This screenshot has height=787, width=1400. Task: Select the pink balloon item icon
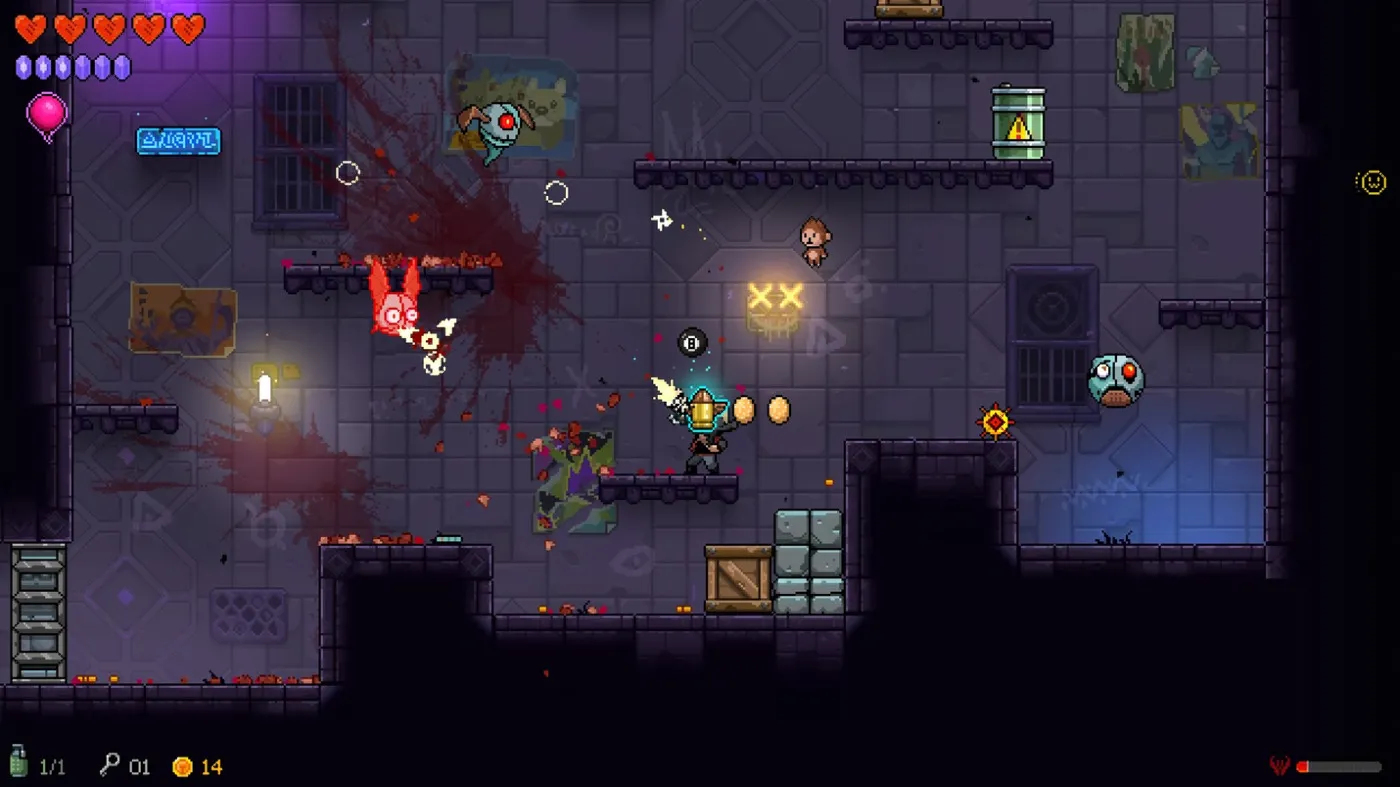(46, 113)
